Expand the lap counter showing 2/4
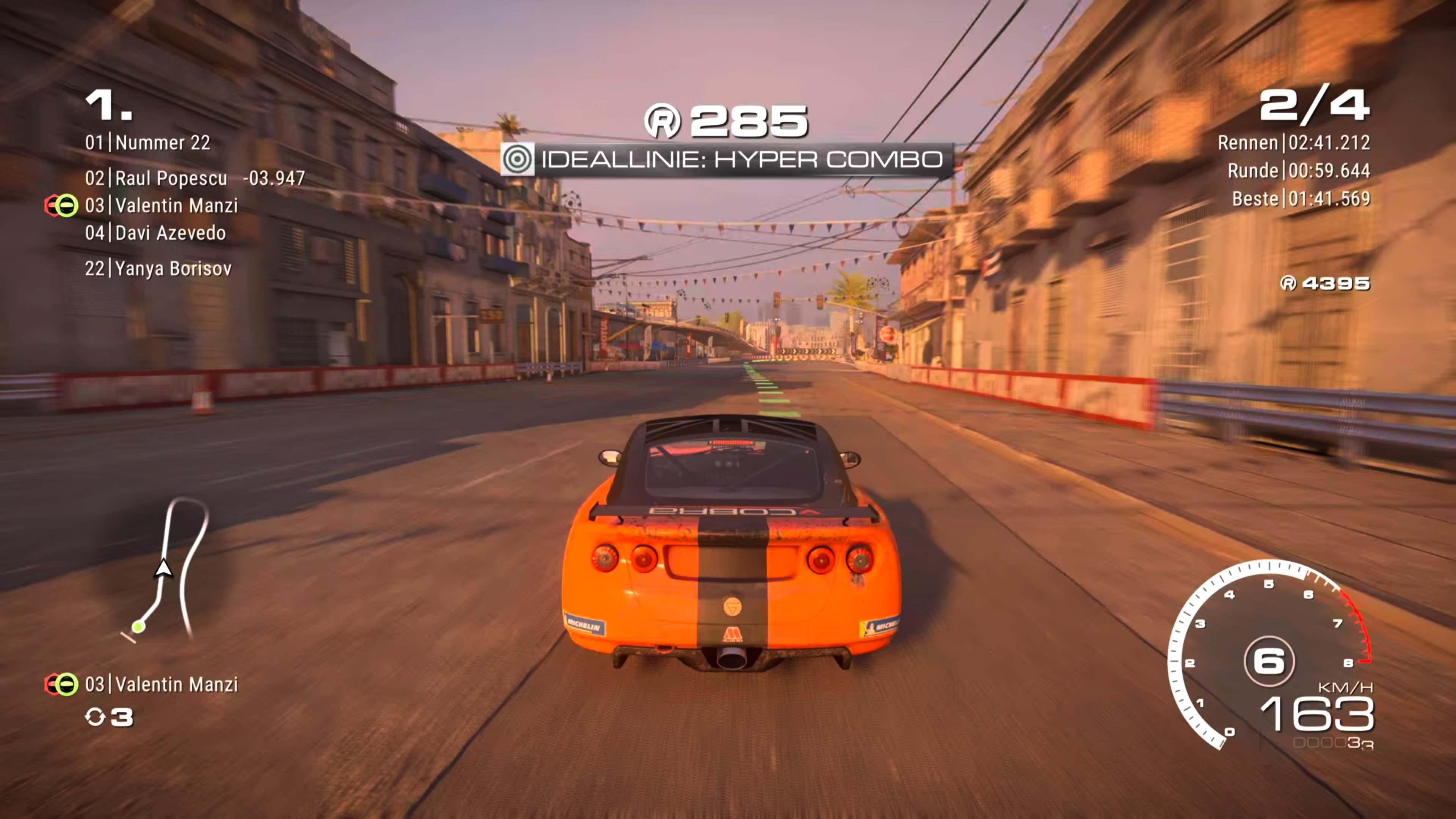This screenshot has width=1456, height=819. 1316,106
